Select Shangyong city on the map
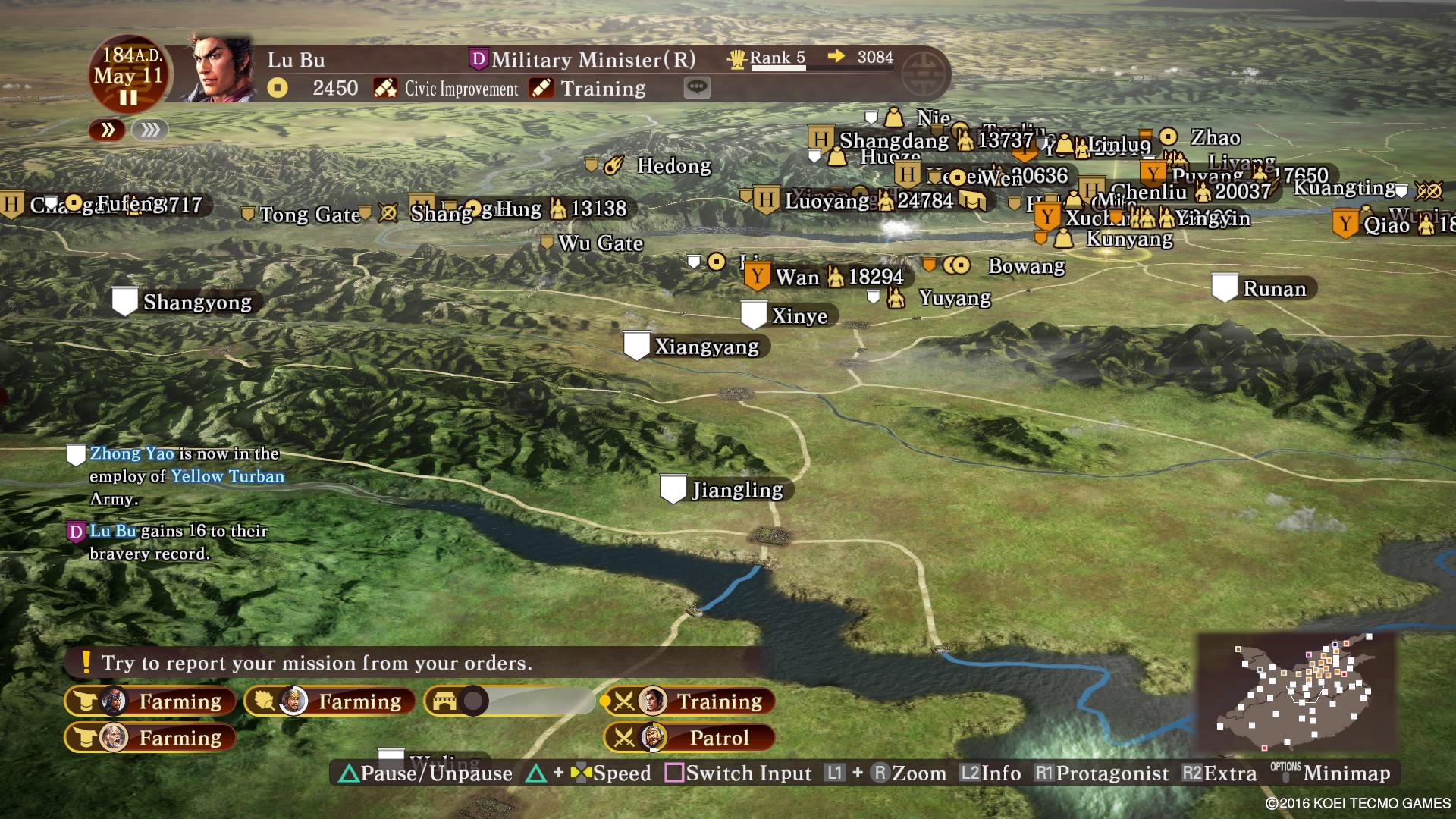The image size is (1456, 819). (x=196, y=302)
